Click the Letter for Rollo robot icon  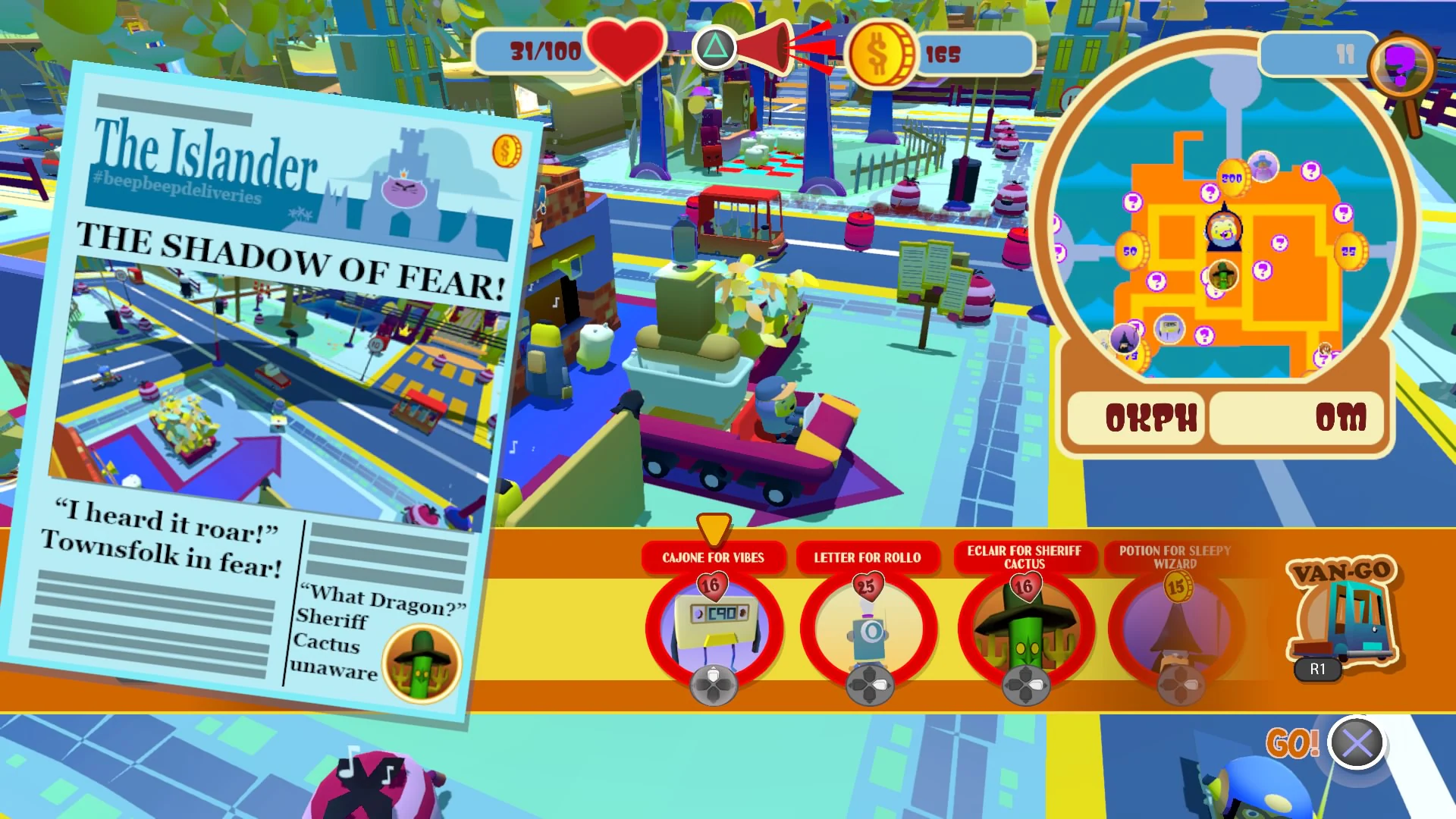point(871,629)
